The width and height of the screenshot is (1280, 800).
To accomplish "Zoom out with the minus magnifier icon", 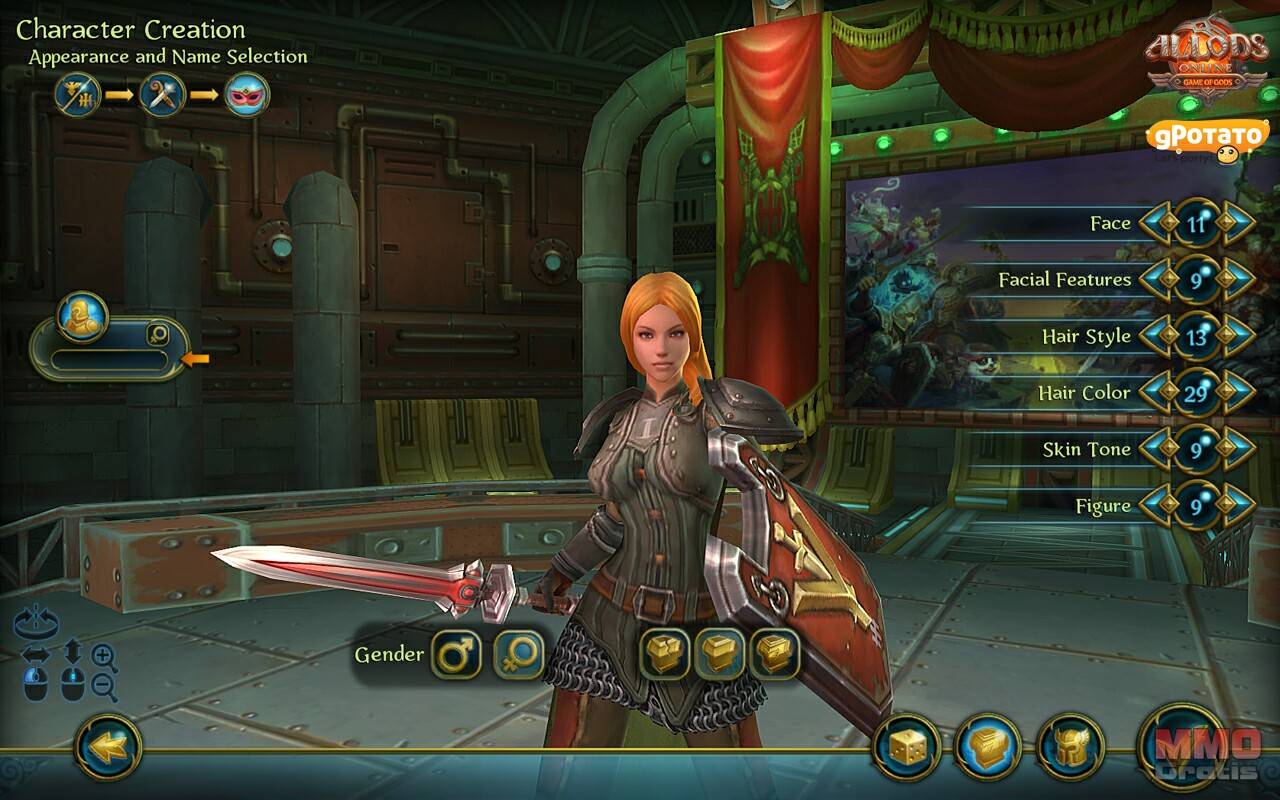I will [x=104, y=686].
